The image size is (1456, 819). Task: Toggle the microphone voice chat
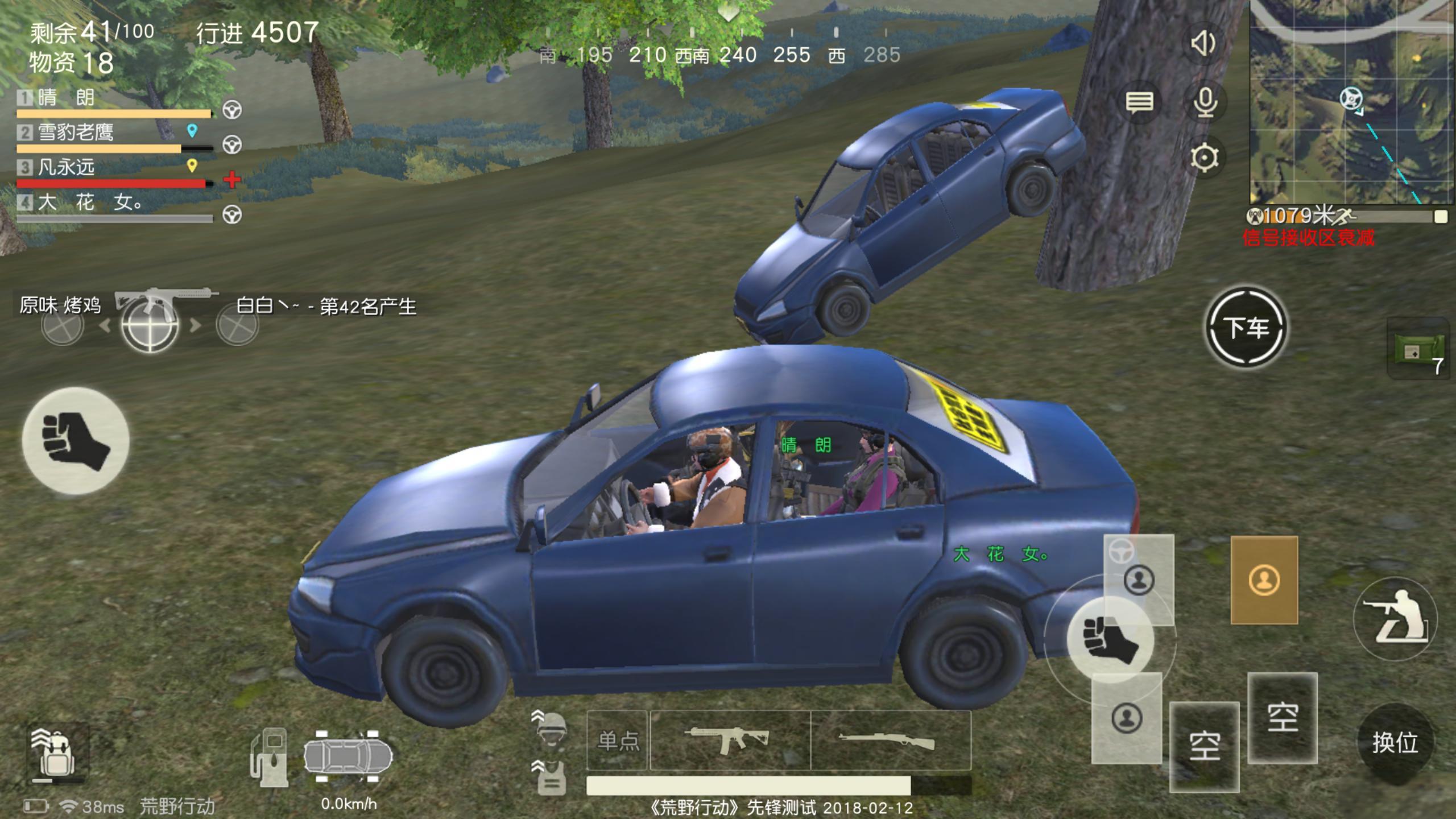[x=1205, y=102]
